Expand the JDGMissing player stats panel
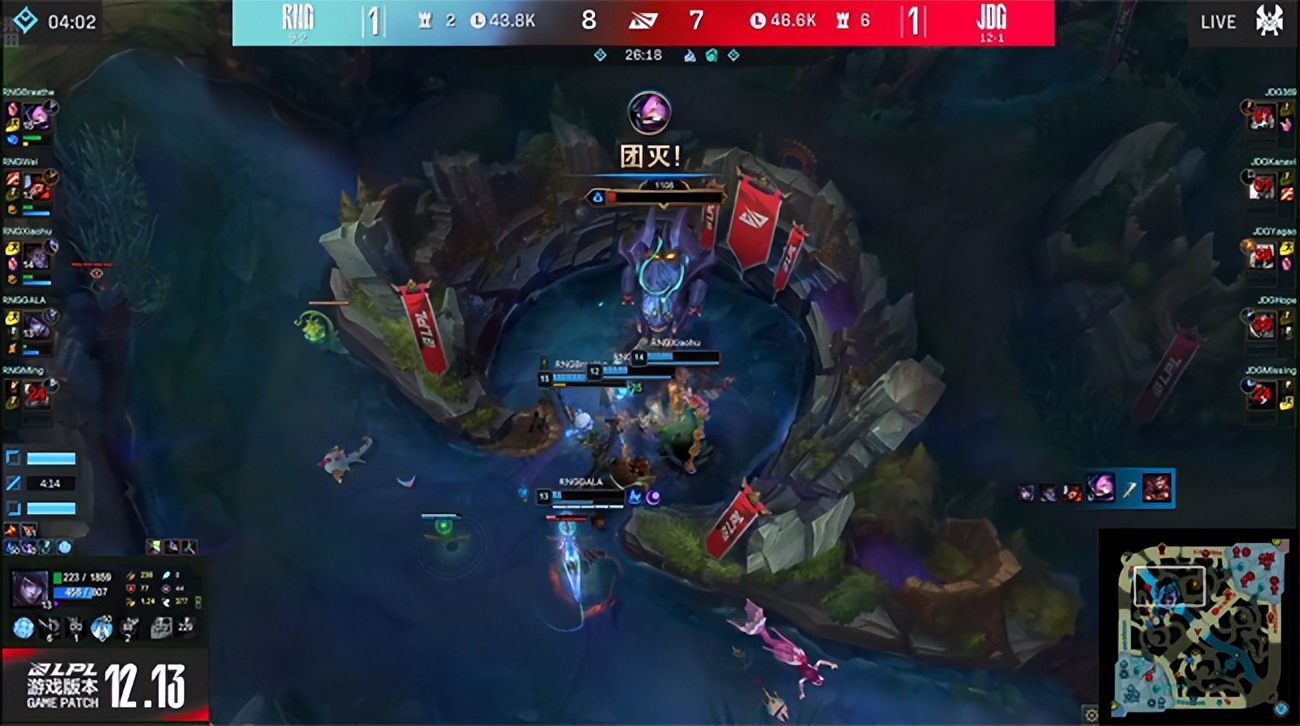The image size is (1300, 726). click(1263, 390)
